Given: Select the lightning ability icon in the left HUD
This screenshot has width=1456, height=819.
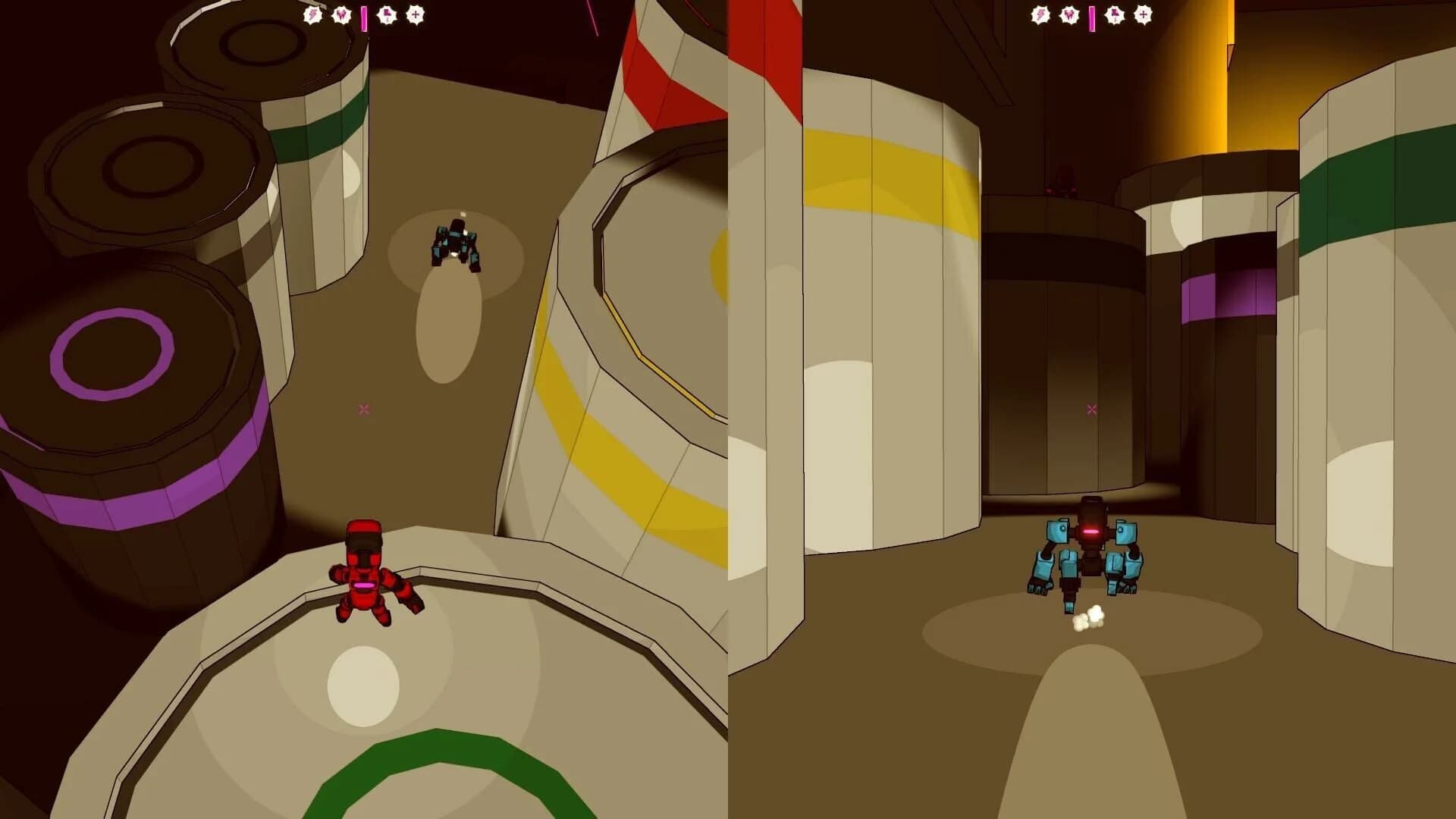Looking at the screenshot, I should pos(312,14).
